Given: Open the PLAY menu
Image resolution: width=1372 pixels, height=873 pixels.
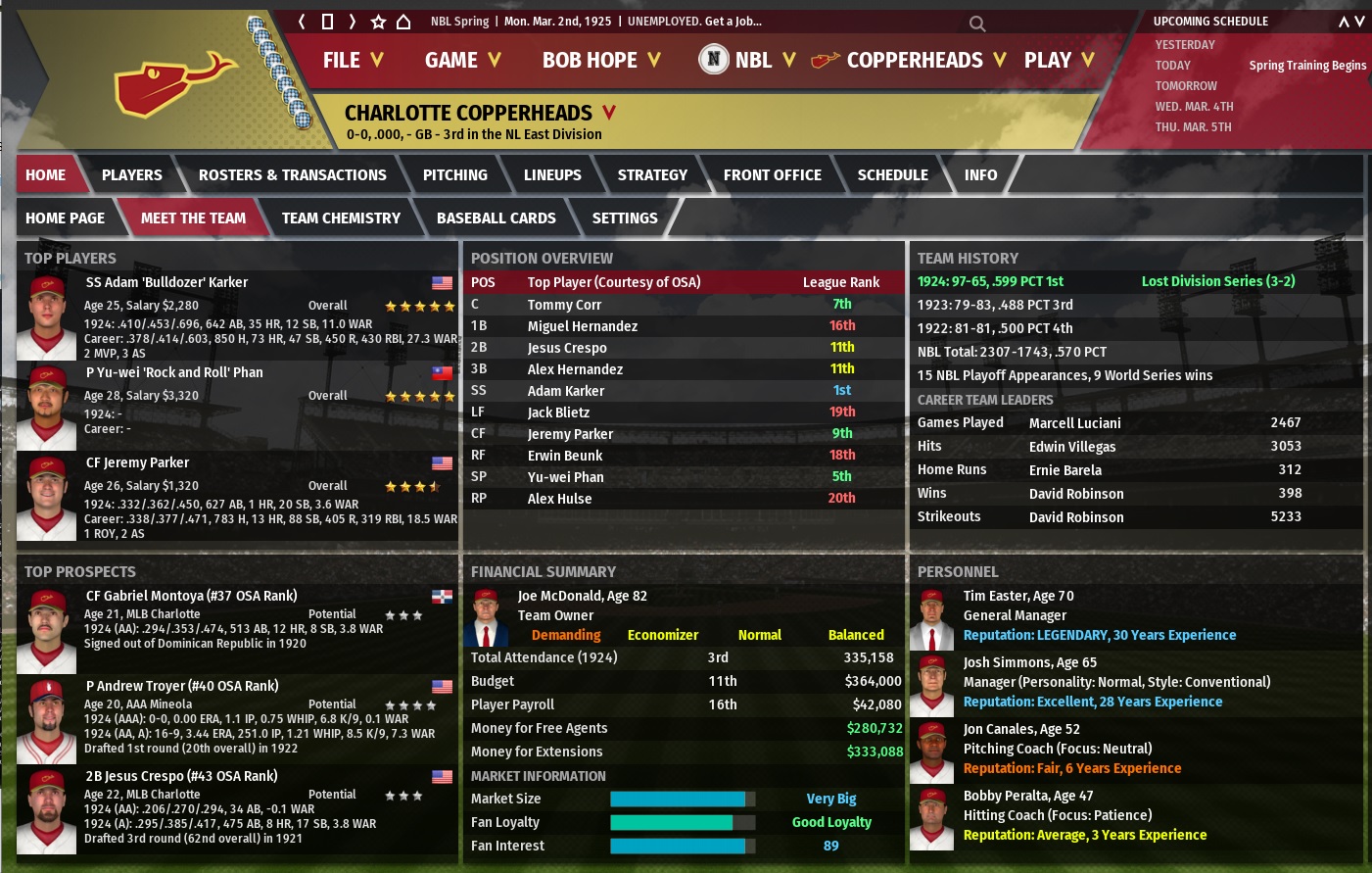Looking at the screenshot, I should click(1059, 60).
